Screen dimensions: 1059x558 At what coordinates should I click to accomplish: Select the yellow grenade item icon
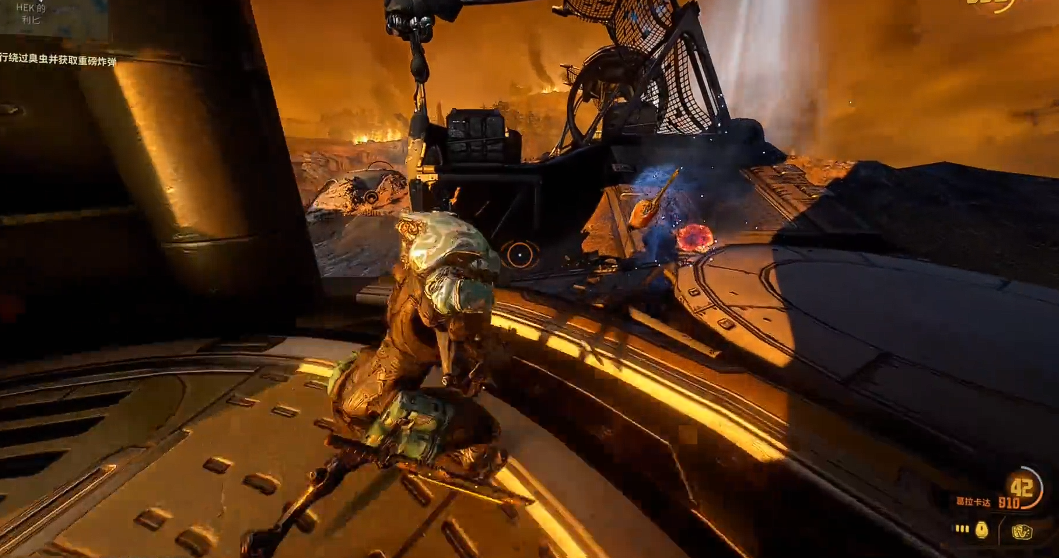[981, 529]
